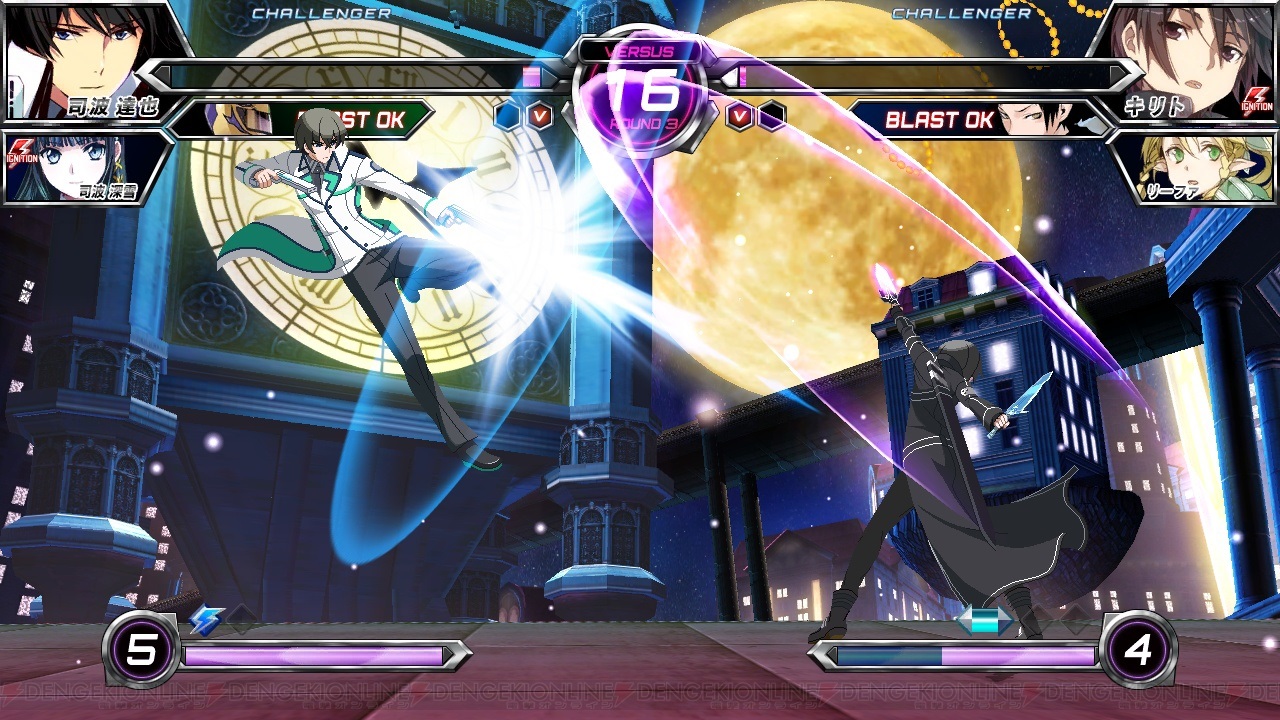Select the キリト name plate
This screenshot has height=720, width=1280.
click(1154, 105)
